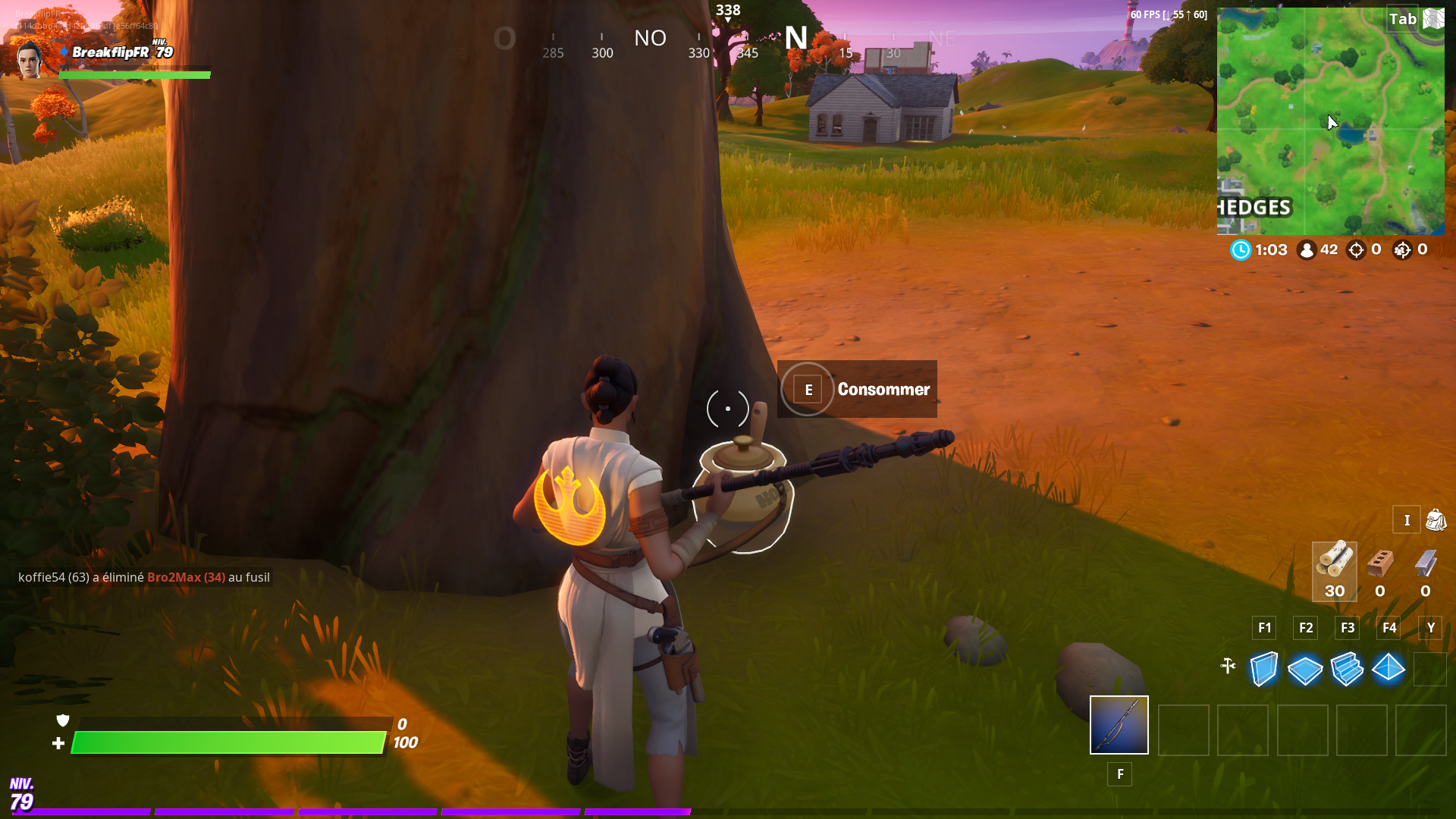
Task: Select the wood material resource
Action: 1334,570
